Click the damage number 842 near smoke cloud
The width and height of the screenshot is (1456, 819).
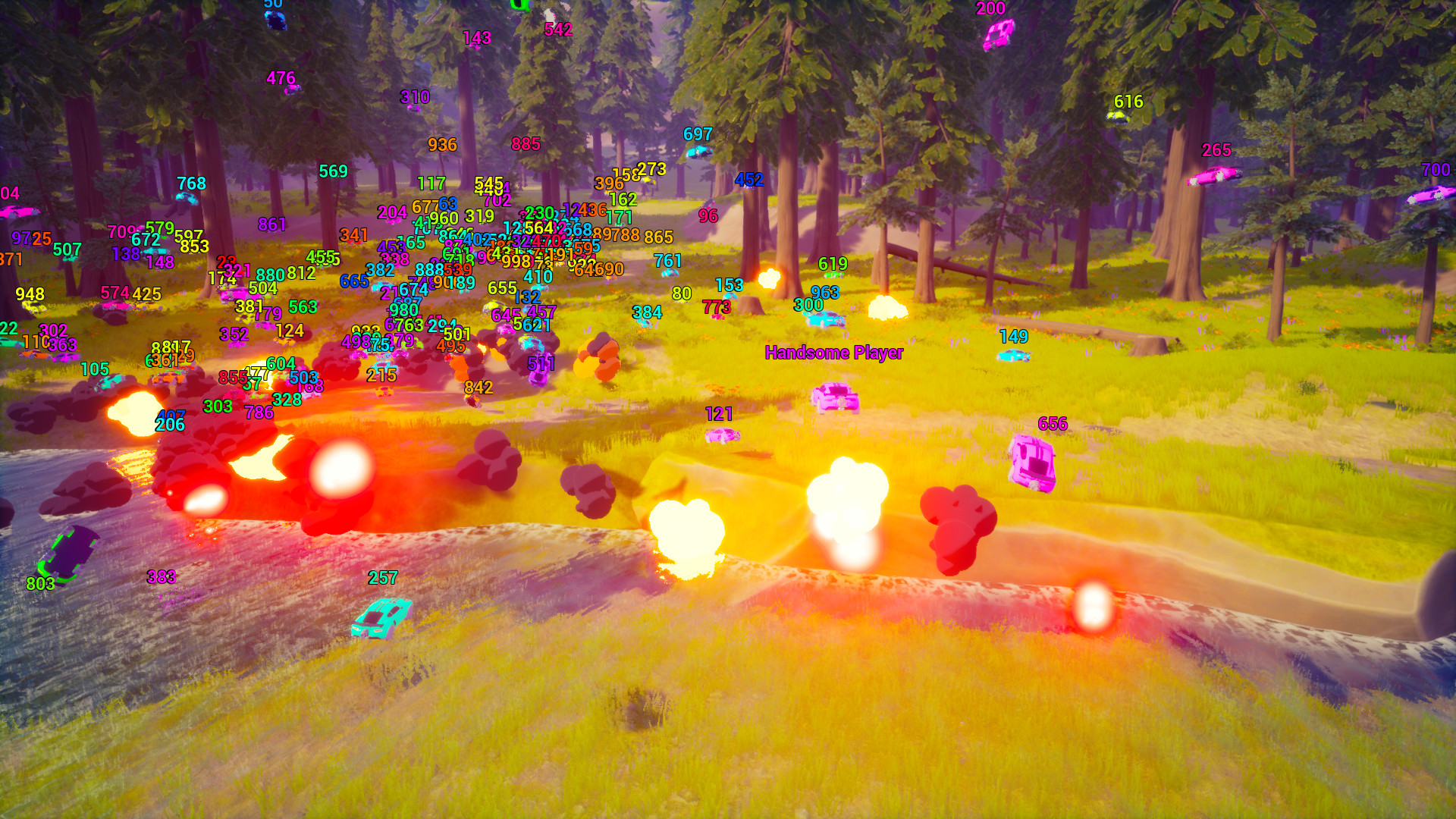click(x=479, y=388)
